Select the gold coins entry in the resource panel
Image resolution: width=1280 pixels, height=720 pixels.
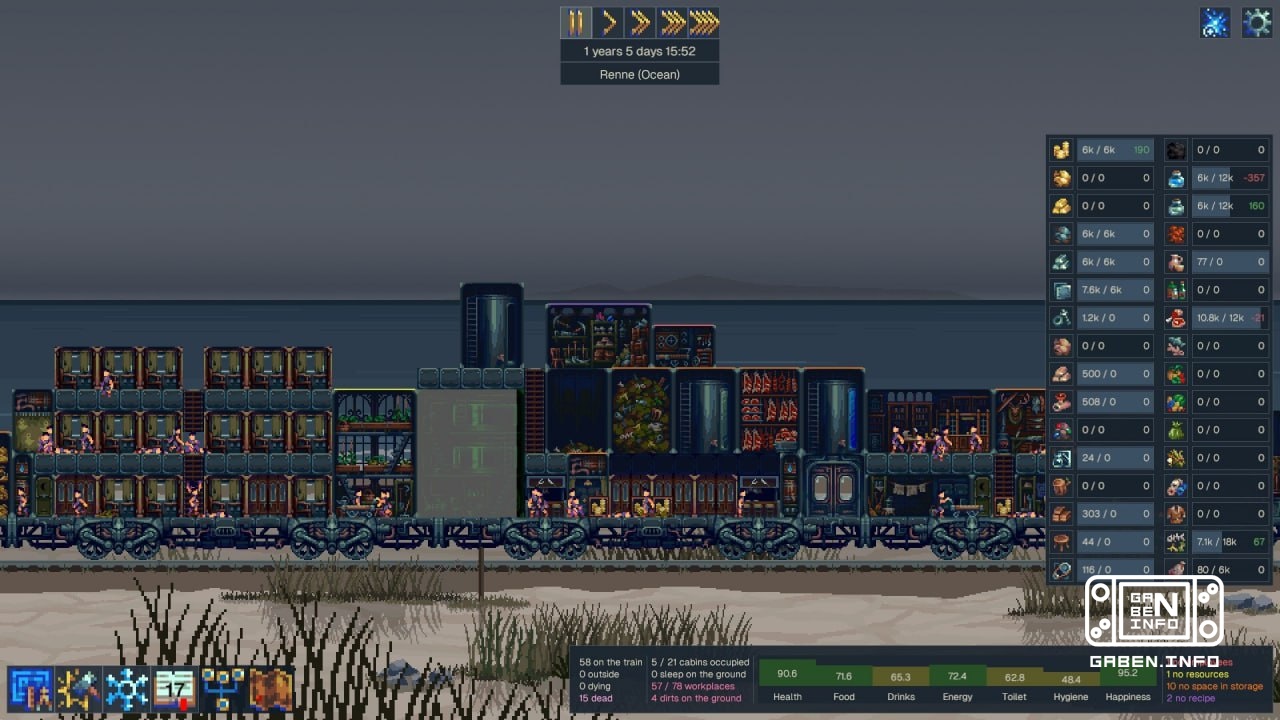[x=1105, y=149]
